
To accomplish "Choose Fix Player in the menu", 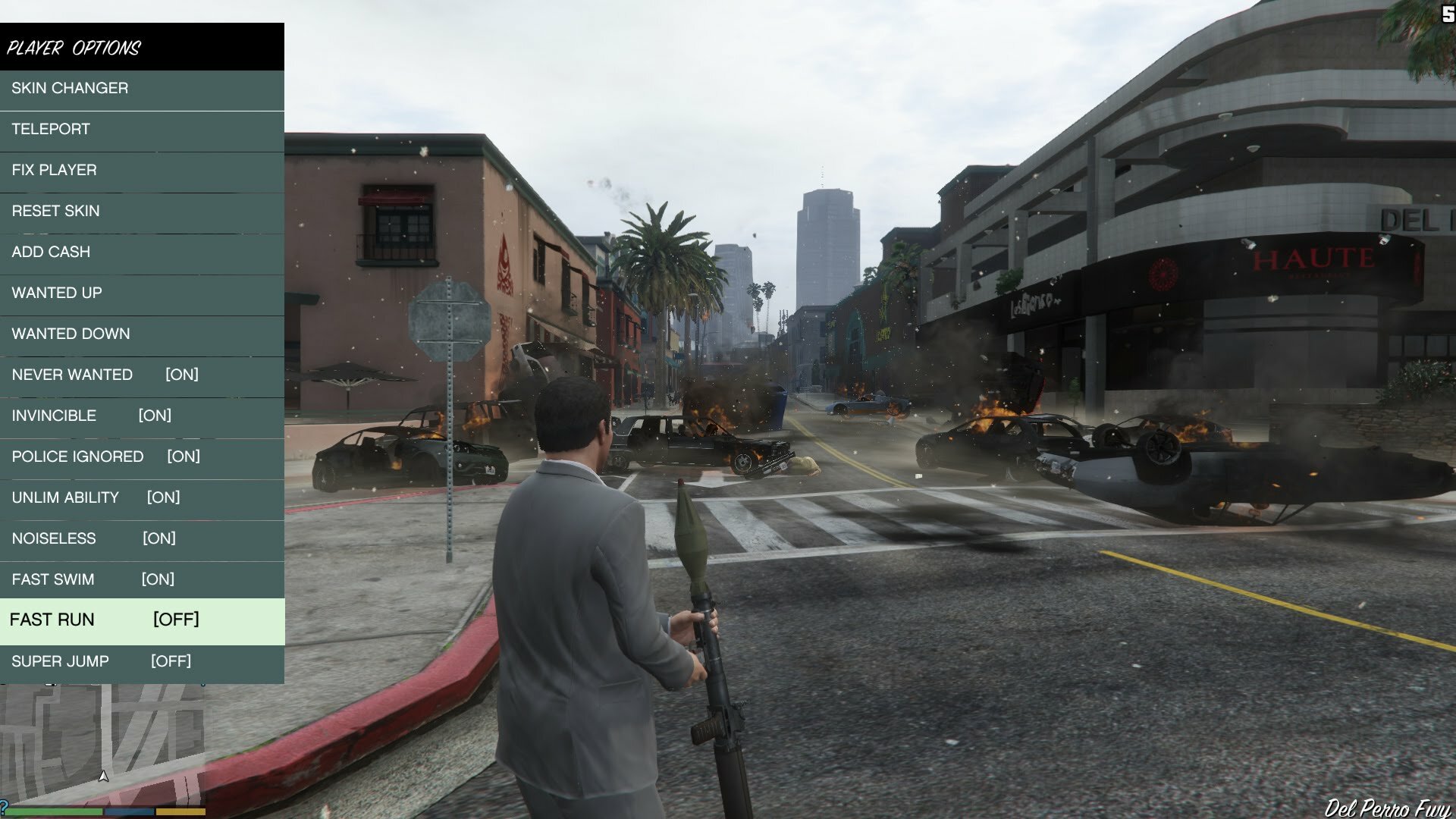I will pyautogui.click(x=142, y=171).
